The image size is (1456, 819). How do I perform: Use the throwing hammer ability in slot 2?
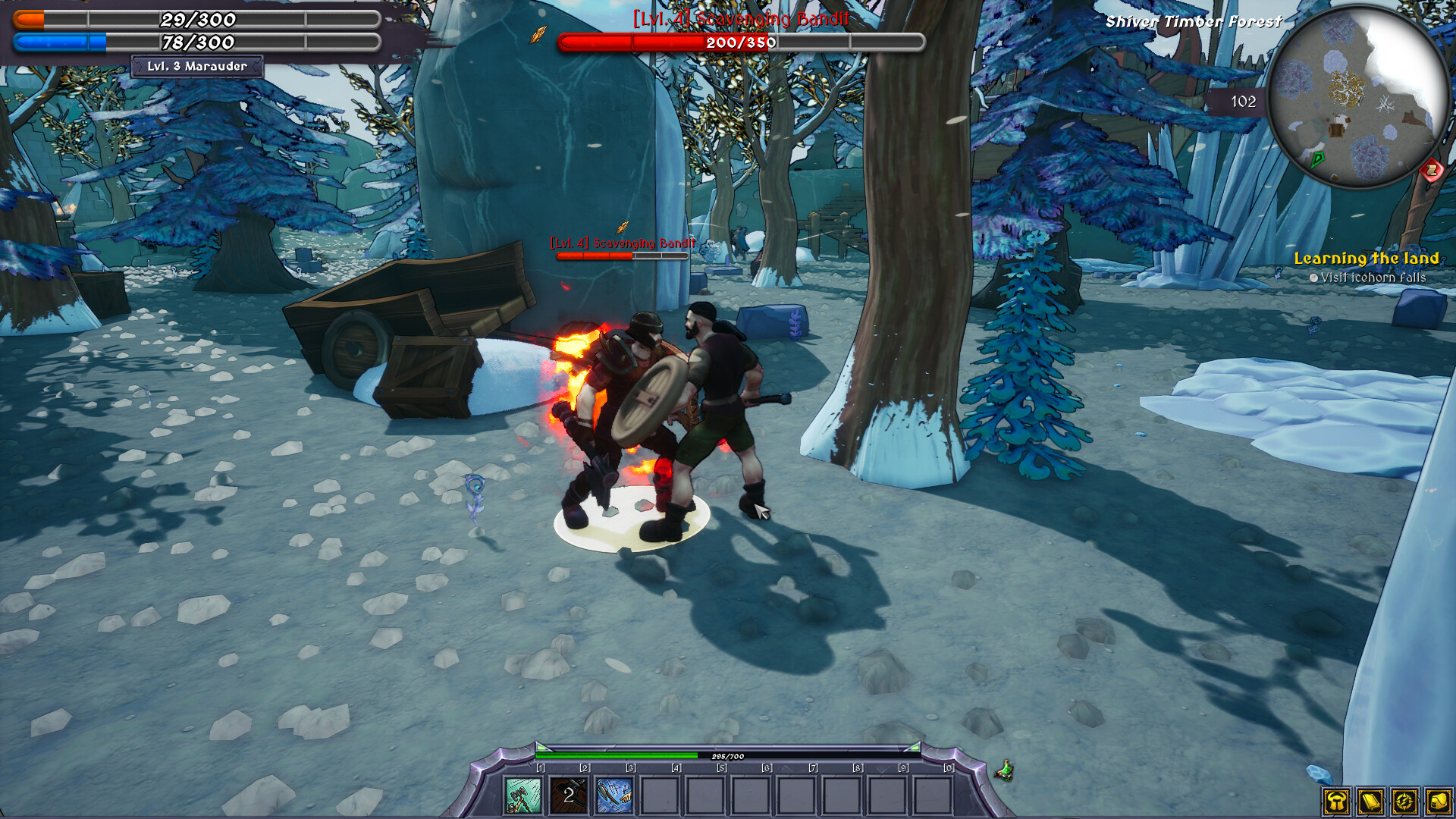tap(570, 795)
